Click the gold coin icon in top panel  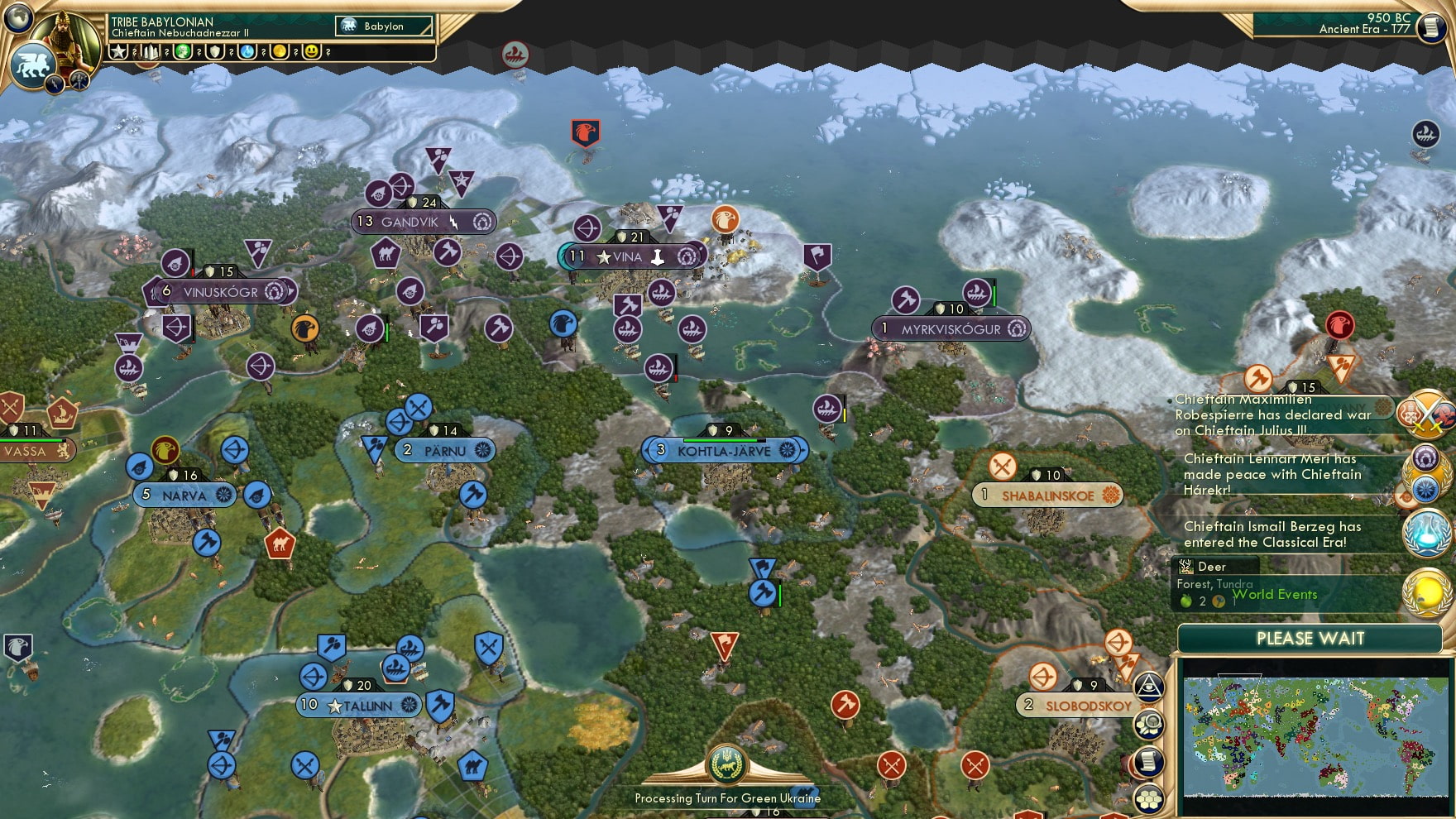280,50
